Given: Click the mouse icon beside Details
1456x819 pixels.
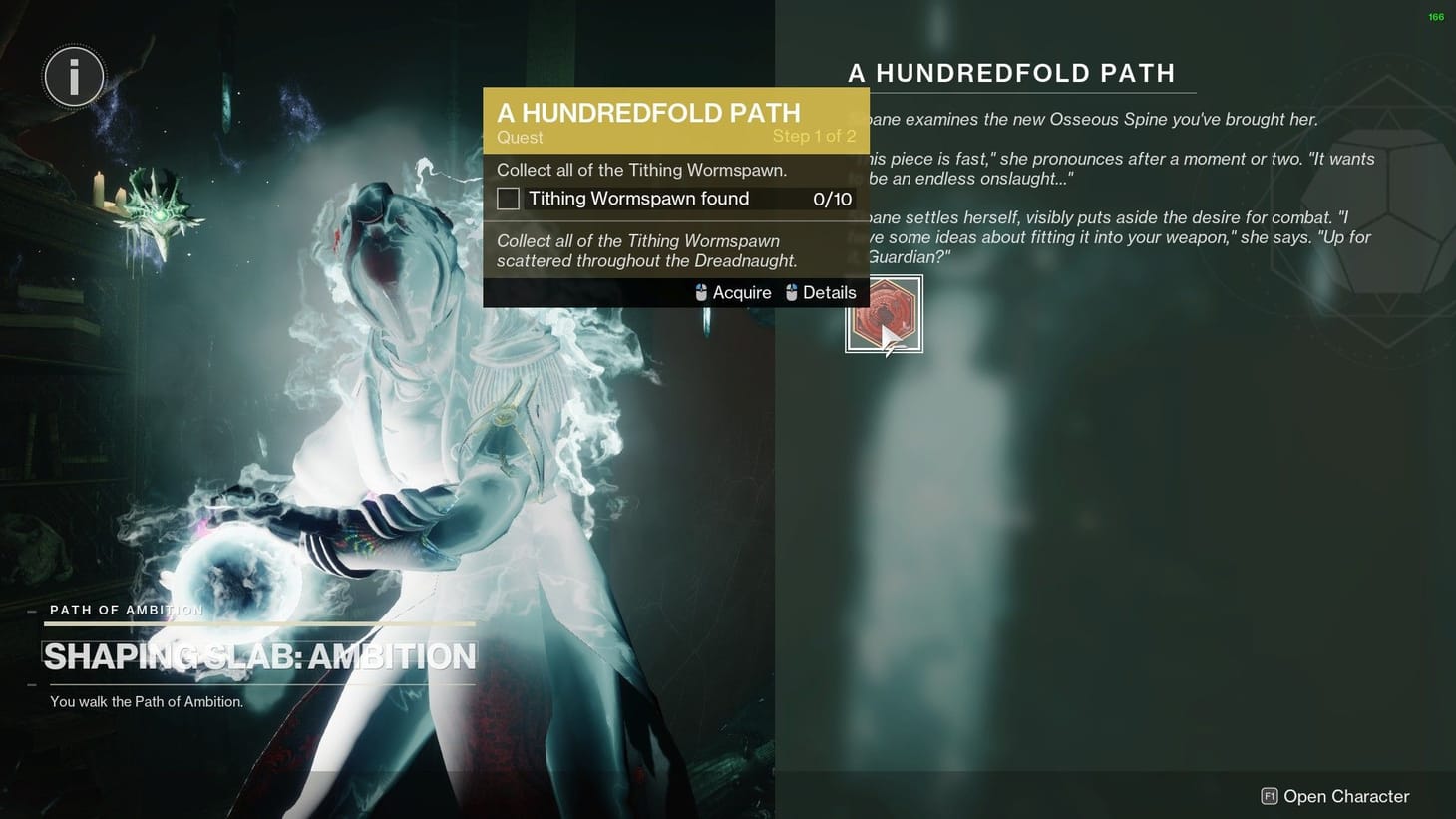Looking at the screenshot, I should tap(791, 292).
